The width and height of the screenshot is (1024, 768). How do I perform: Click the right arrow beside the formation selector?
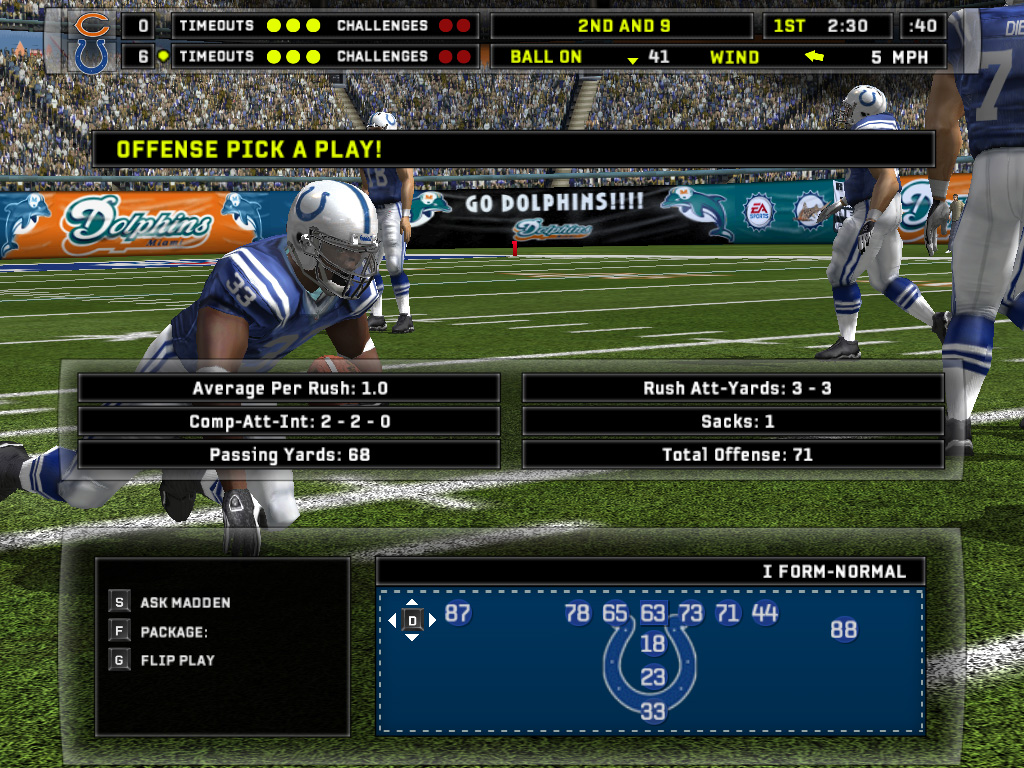coord(432,621)
